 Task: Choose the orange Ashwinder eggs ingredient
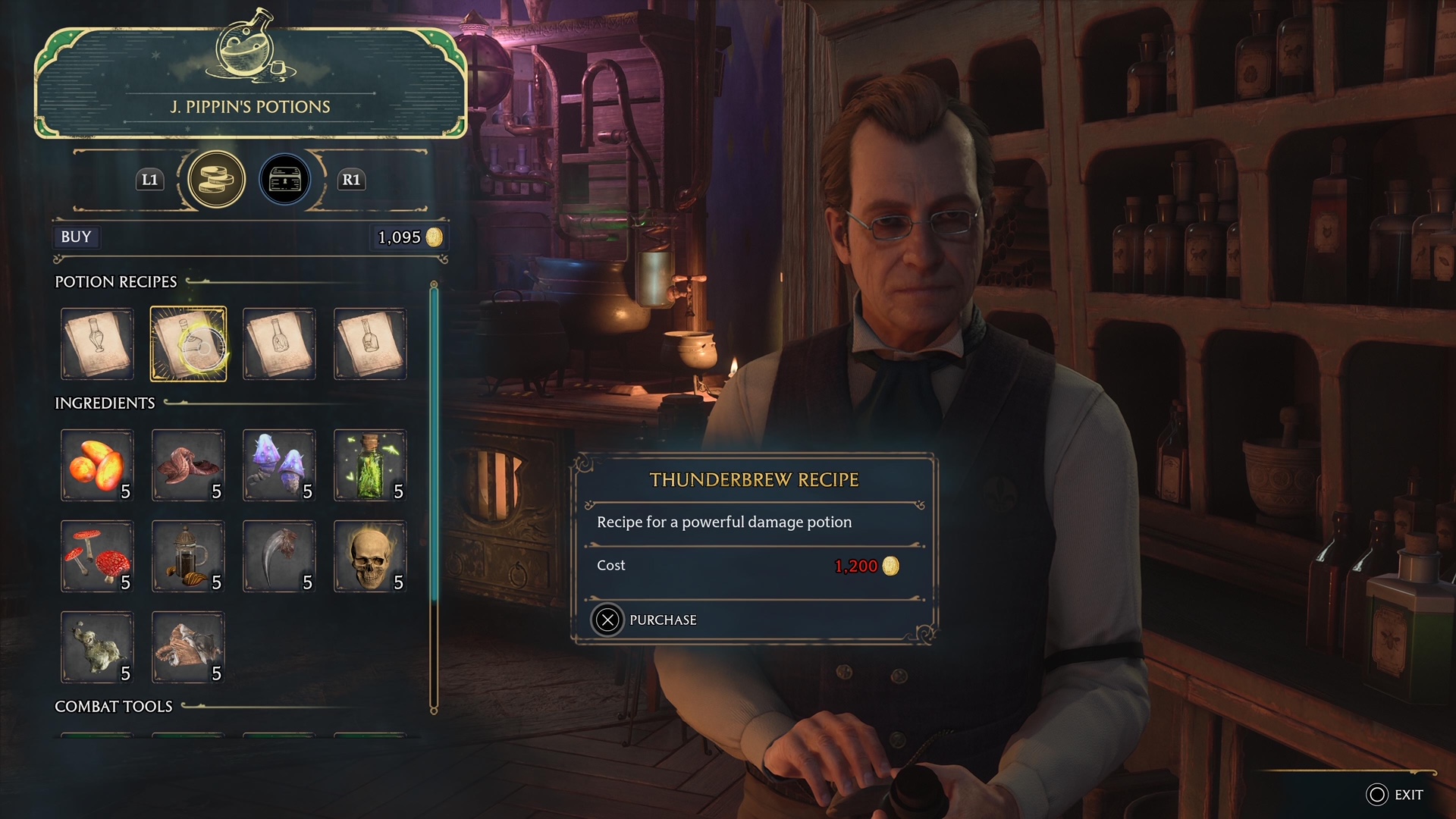[97, 465]
